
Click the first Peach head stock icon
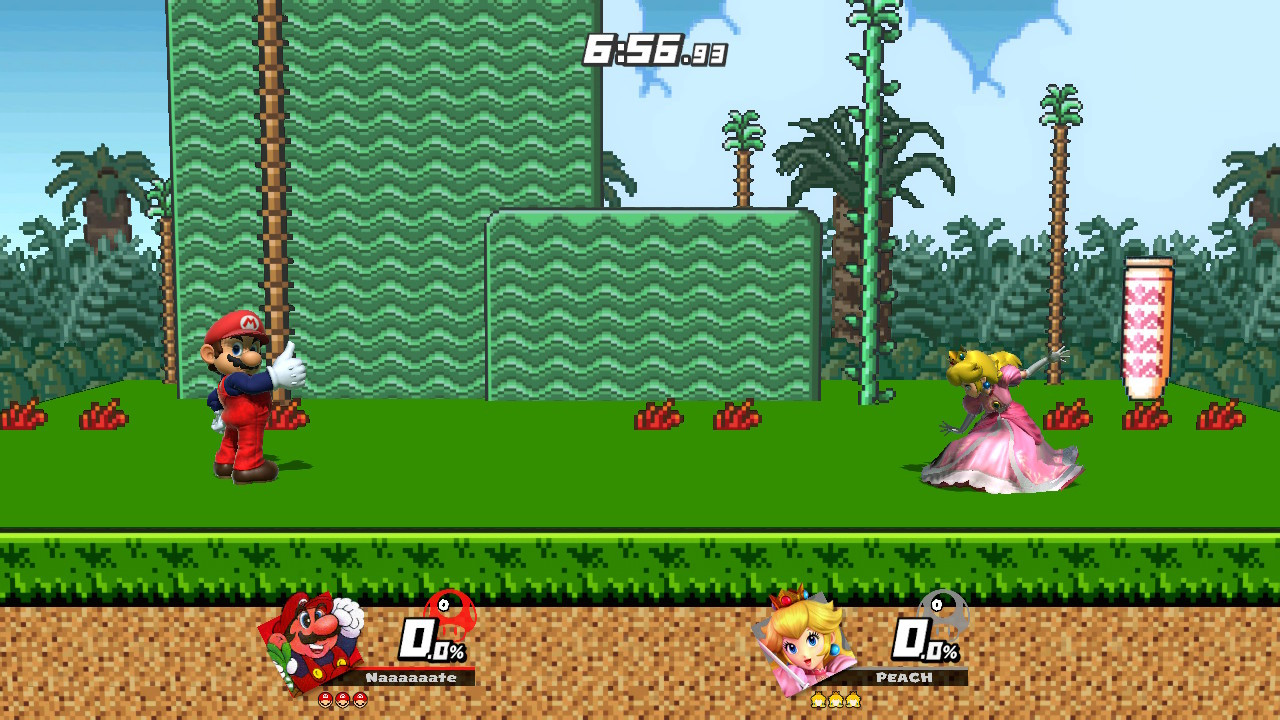click(818, 700)
